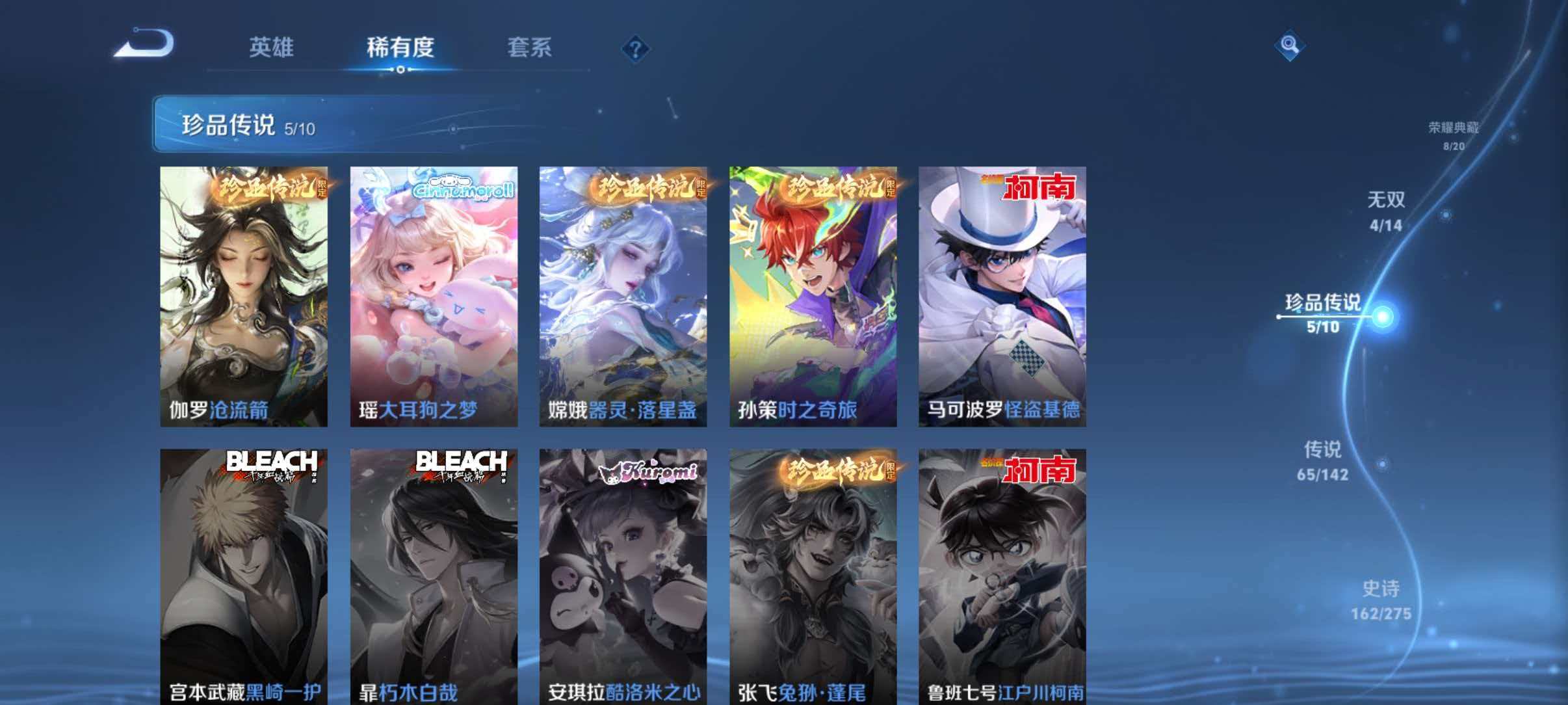The height and width of the screenshot is (705, 1568).
Task: Switch to the 英雄 tab
Action: pos(271,47)
